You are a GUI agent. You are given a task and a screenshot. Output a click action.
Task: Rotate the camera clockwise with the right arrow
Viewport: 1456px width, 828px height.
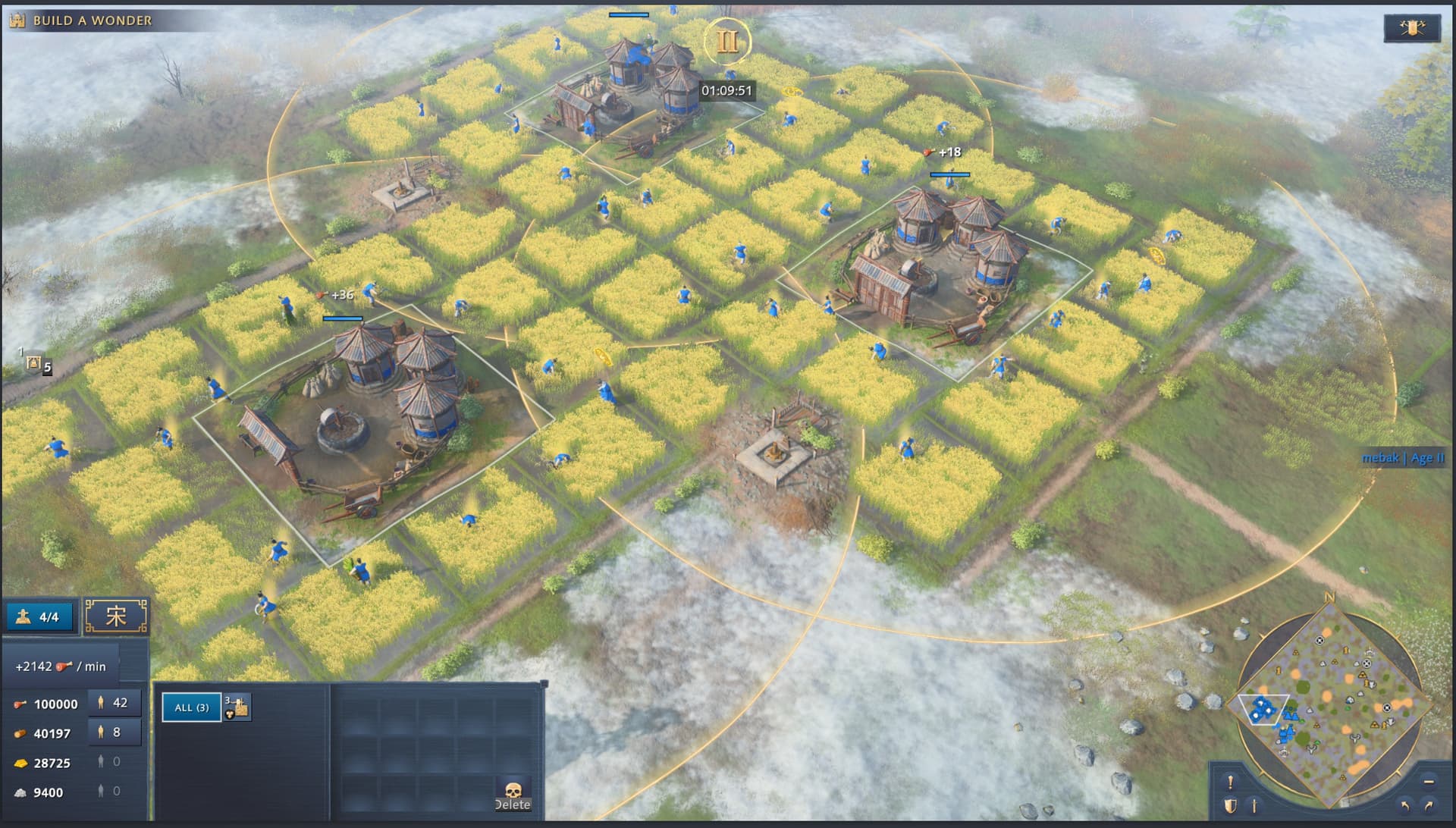pyautogui.click(x=1429, y=806)
